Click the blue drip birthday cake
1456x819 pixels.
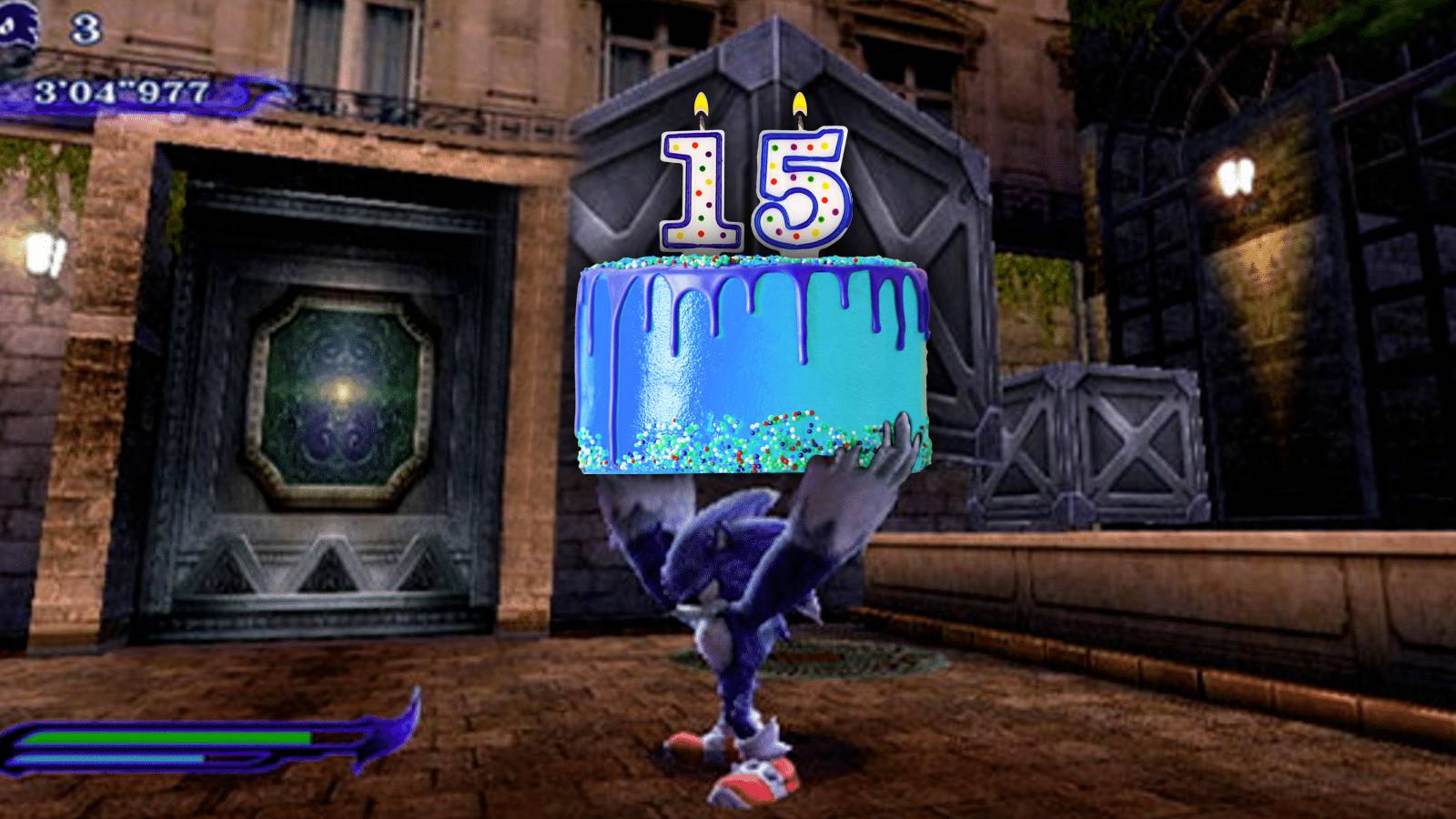(755, 364)
